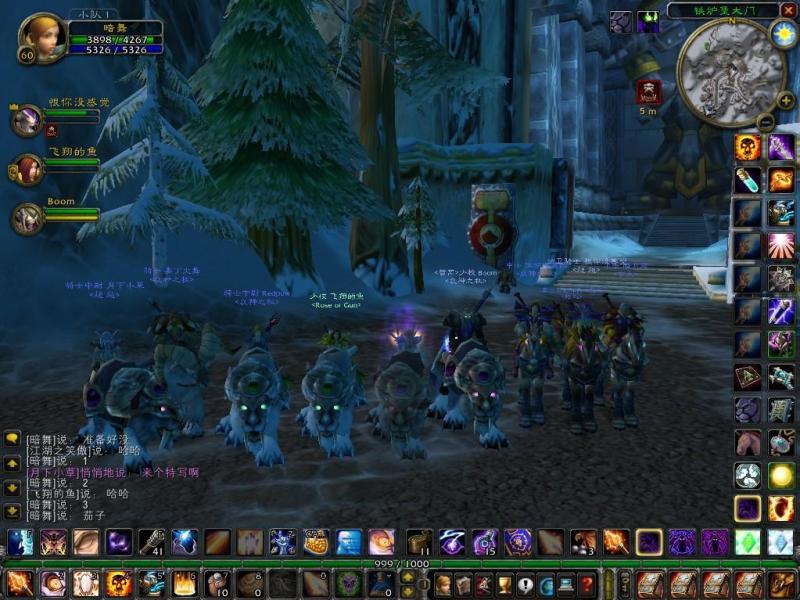Image resolution: width=800 pixels, height=600 pixels.
Task: Target party member Boom
Action: 26,217
